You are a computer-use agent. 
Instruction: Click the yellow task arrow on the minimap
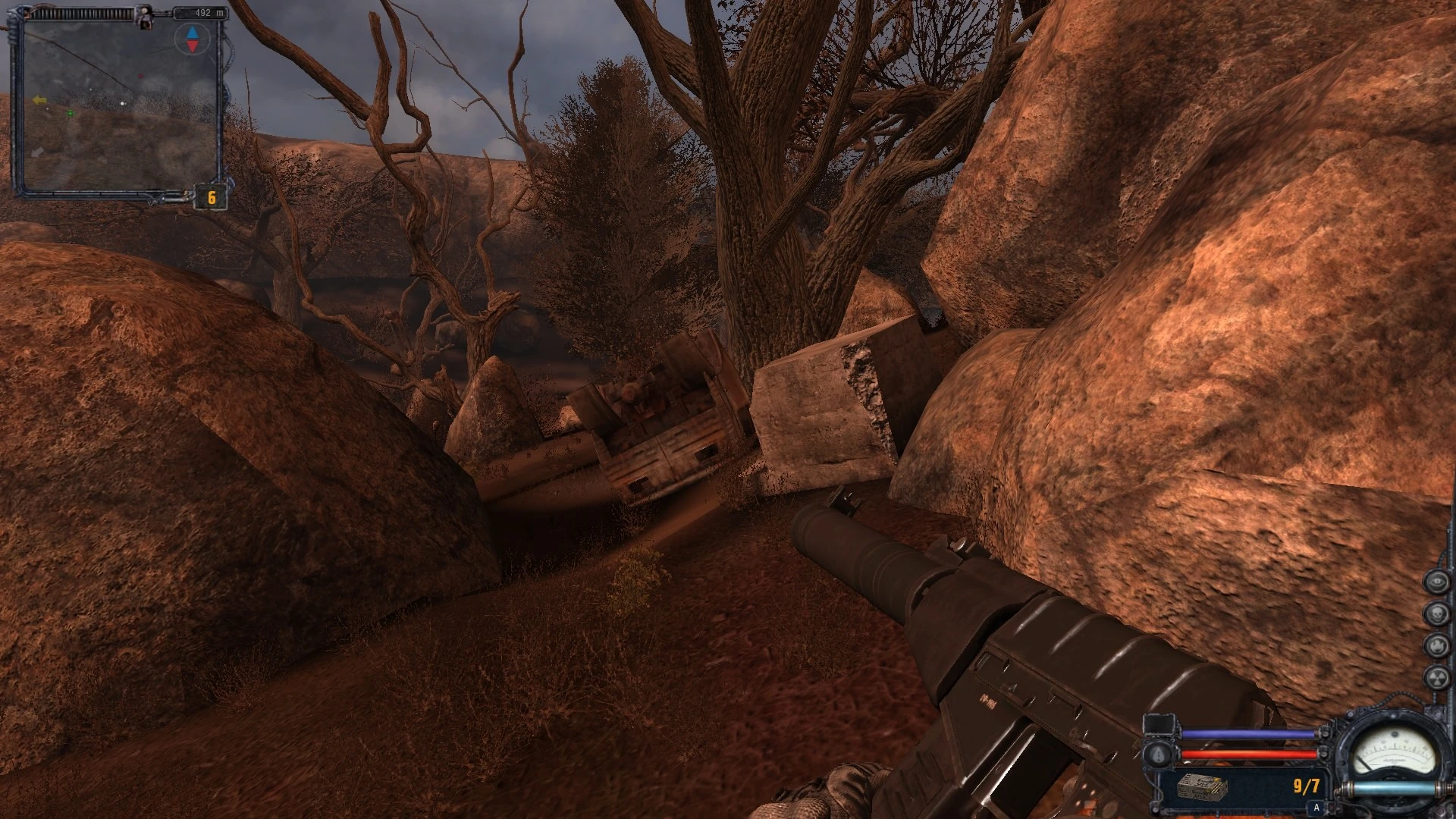40,100
